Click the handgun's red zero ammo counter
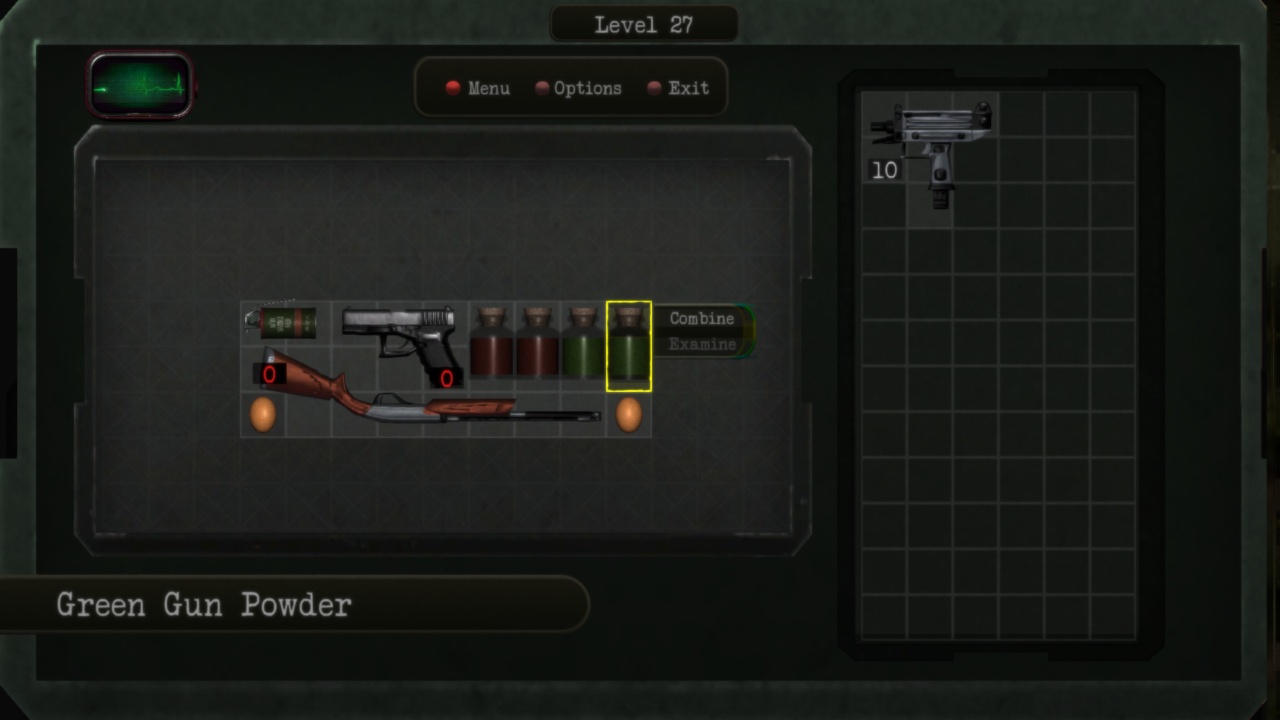Viewport: 1280px width, 720px height. (x=445, y=378)
